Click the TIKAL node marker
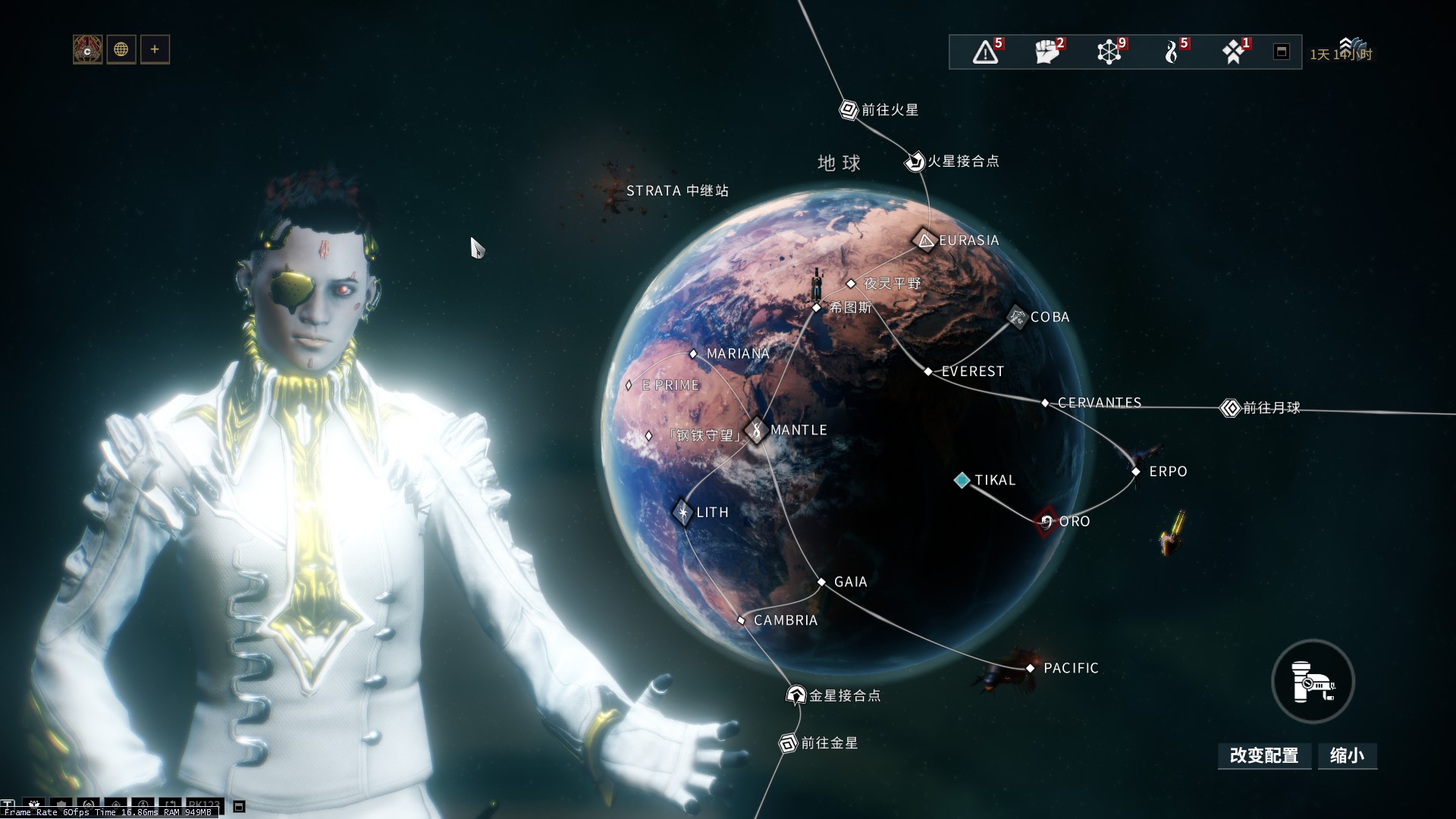 [962, 480]
